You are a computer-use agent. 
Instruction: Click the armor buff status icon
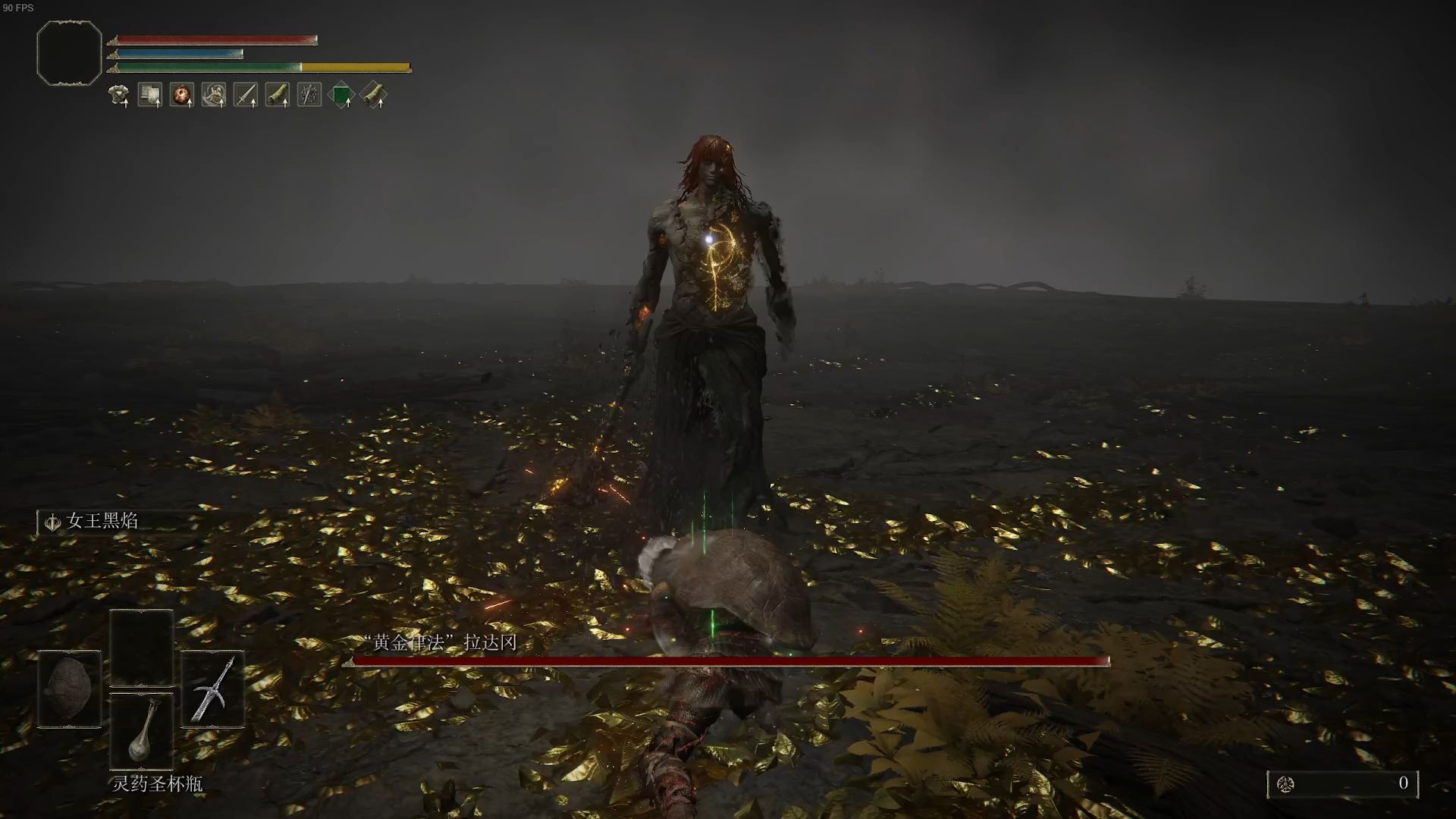click(118, 95)
